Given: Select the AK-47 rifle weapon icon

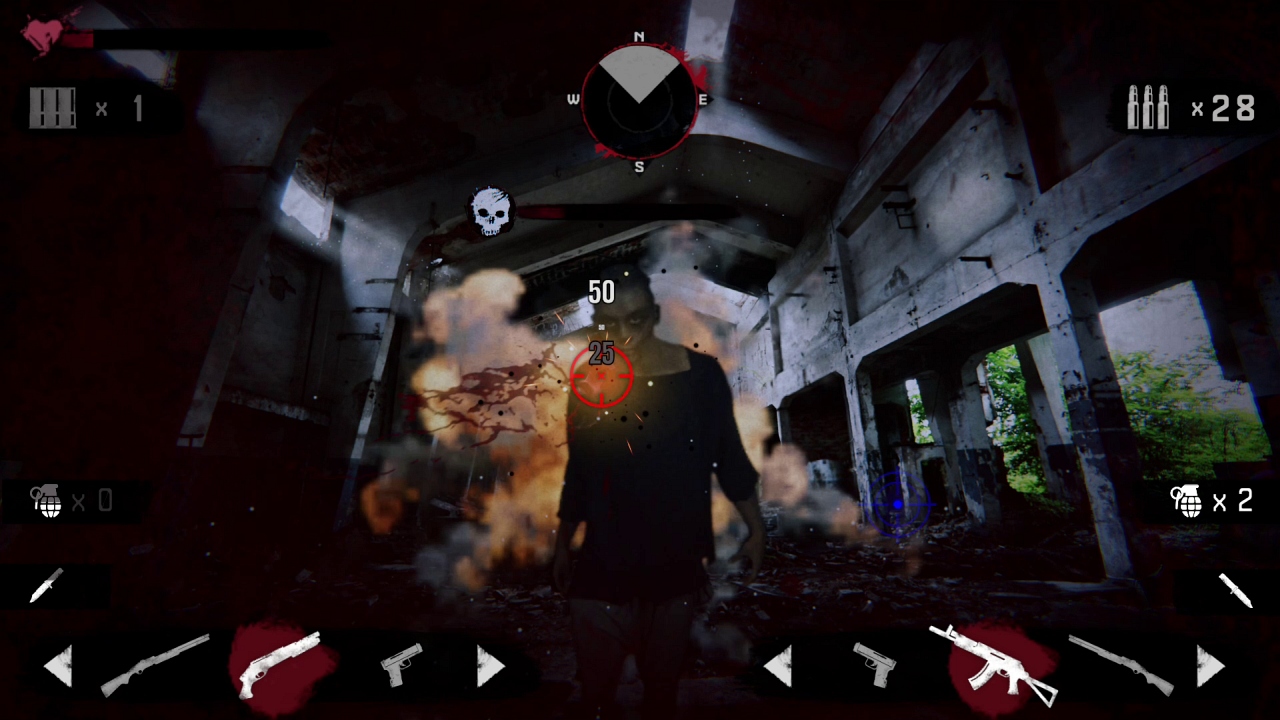Looking at the screenshot, I should (x=995, y=662).
